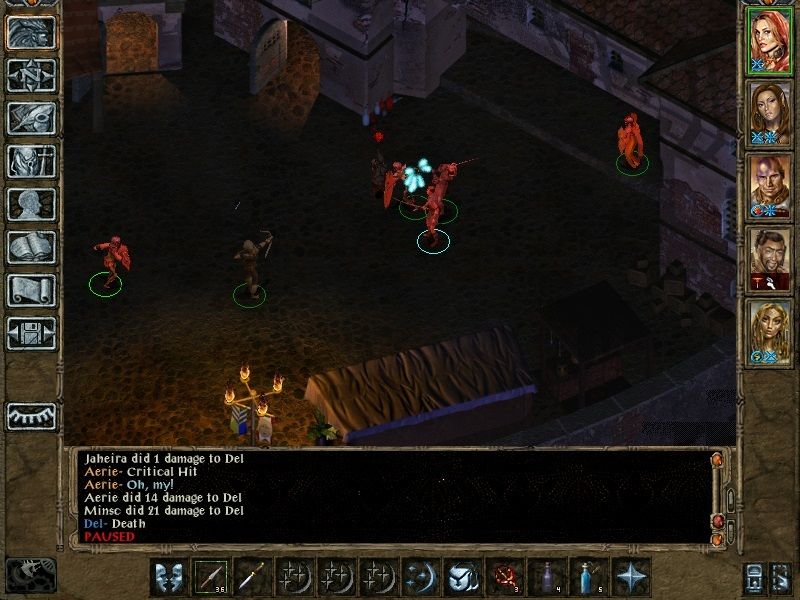This screenshot has width=800, height=600.
Task: Open the mage spellbook
Action: [31, 247]
